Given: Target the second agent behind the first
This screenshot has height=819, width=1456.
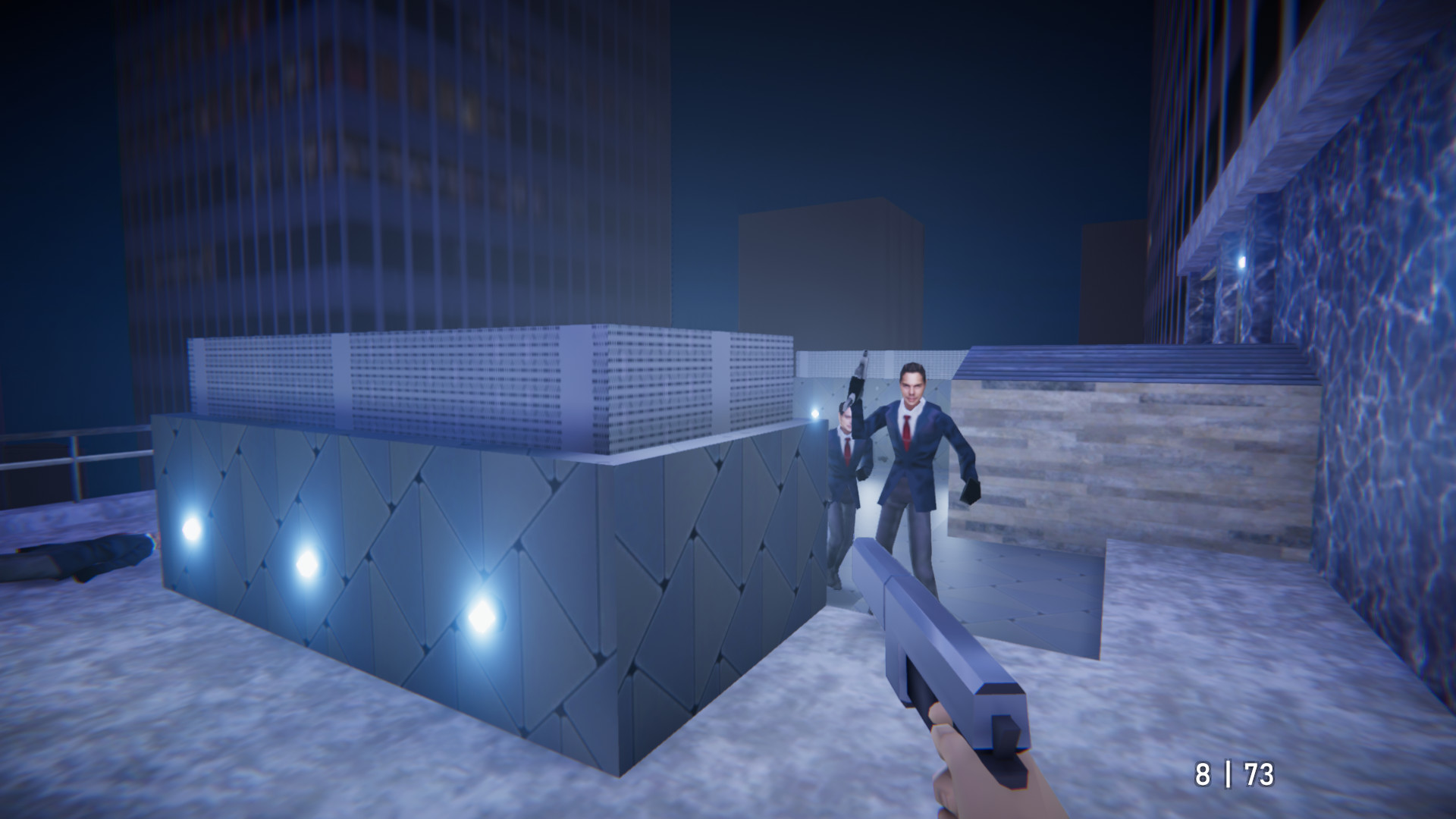Looking at the screenshot, I should tap(846, 455).
